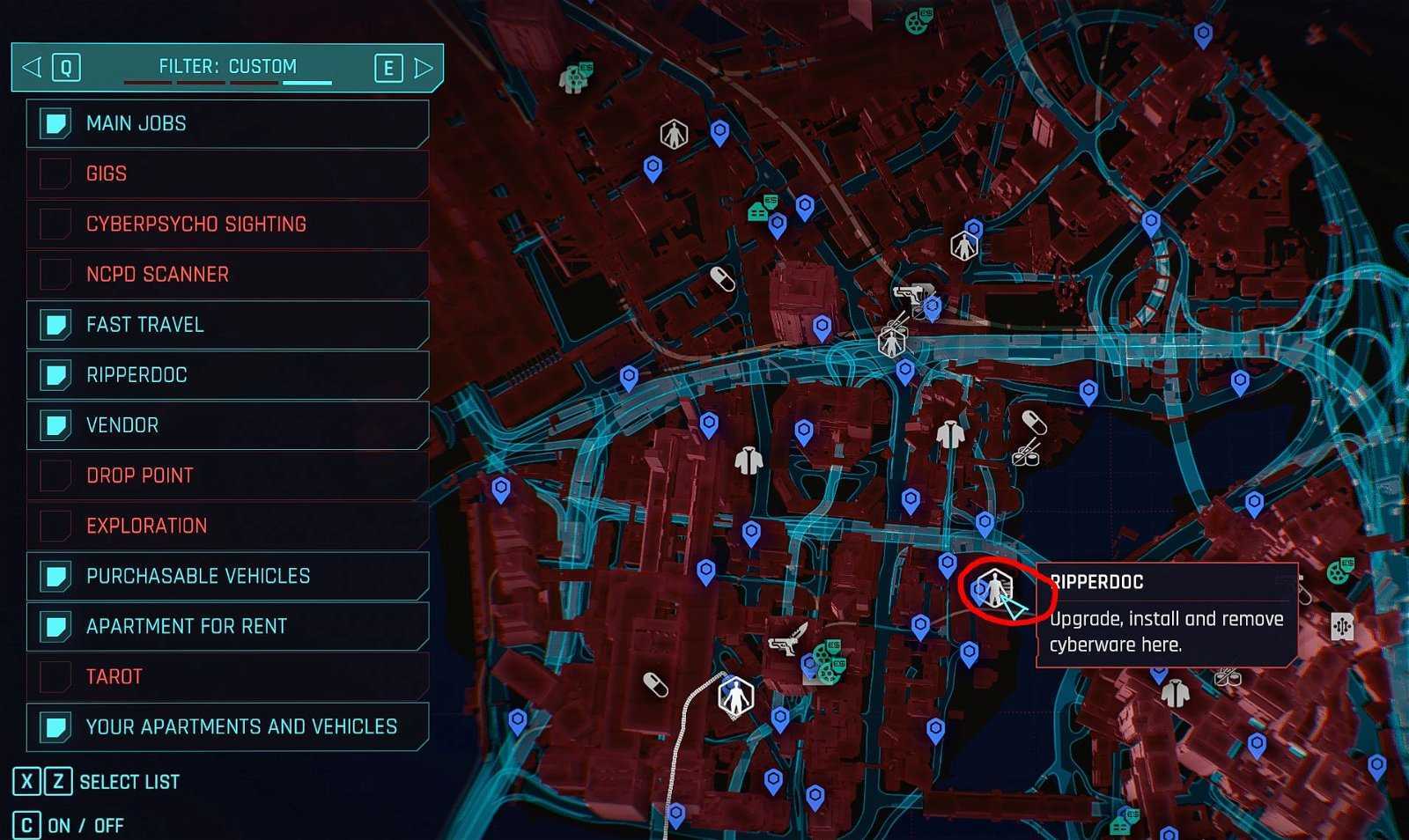The image size is (1409, 840).
Task: Toggle Apartment For Rent filter
Action: point(55,626)
